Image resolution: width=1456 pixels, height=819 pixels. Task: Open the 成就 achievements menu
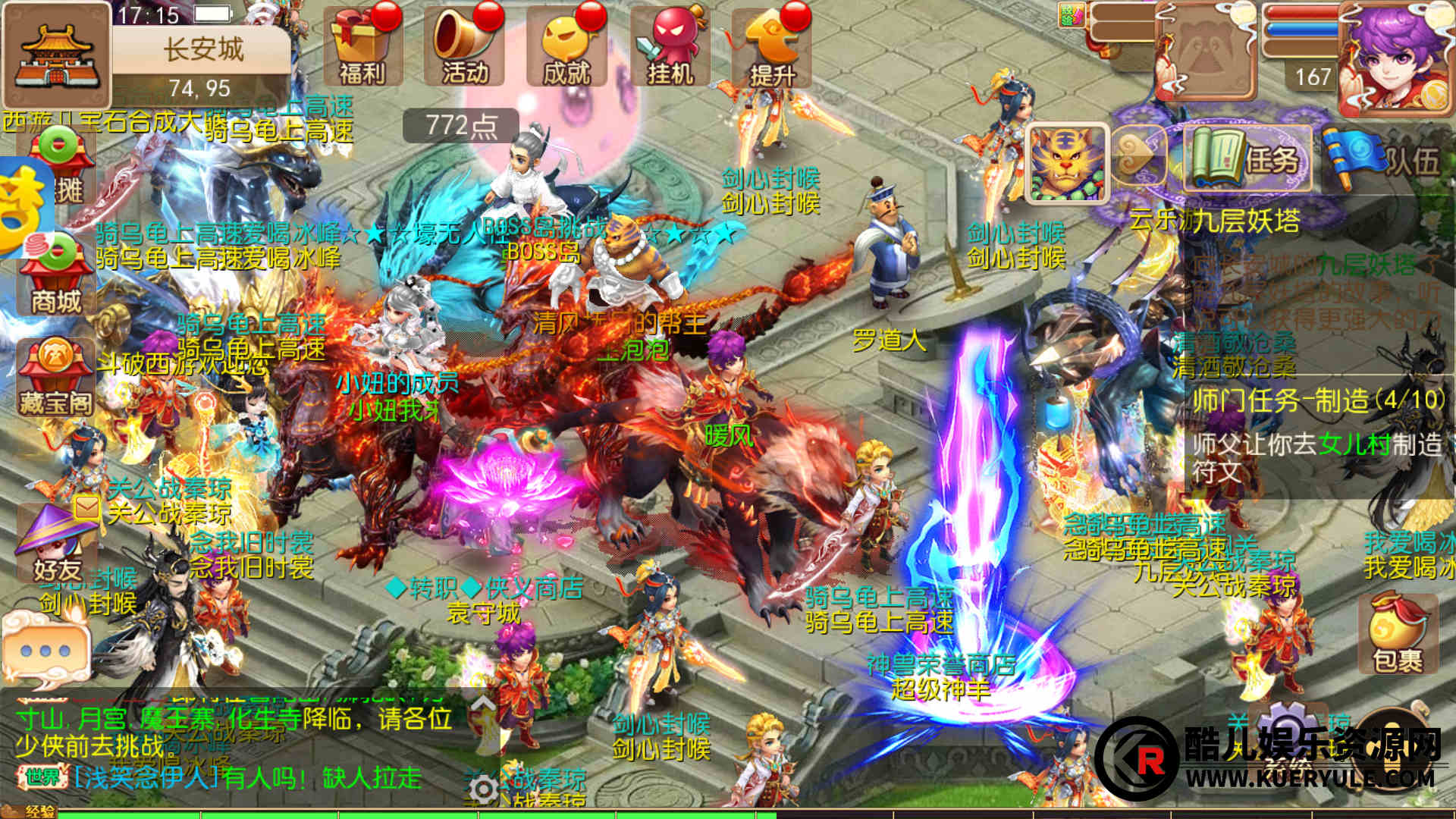[566, 47]
